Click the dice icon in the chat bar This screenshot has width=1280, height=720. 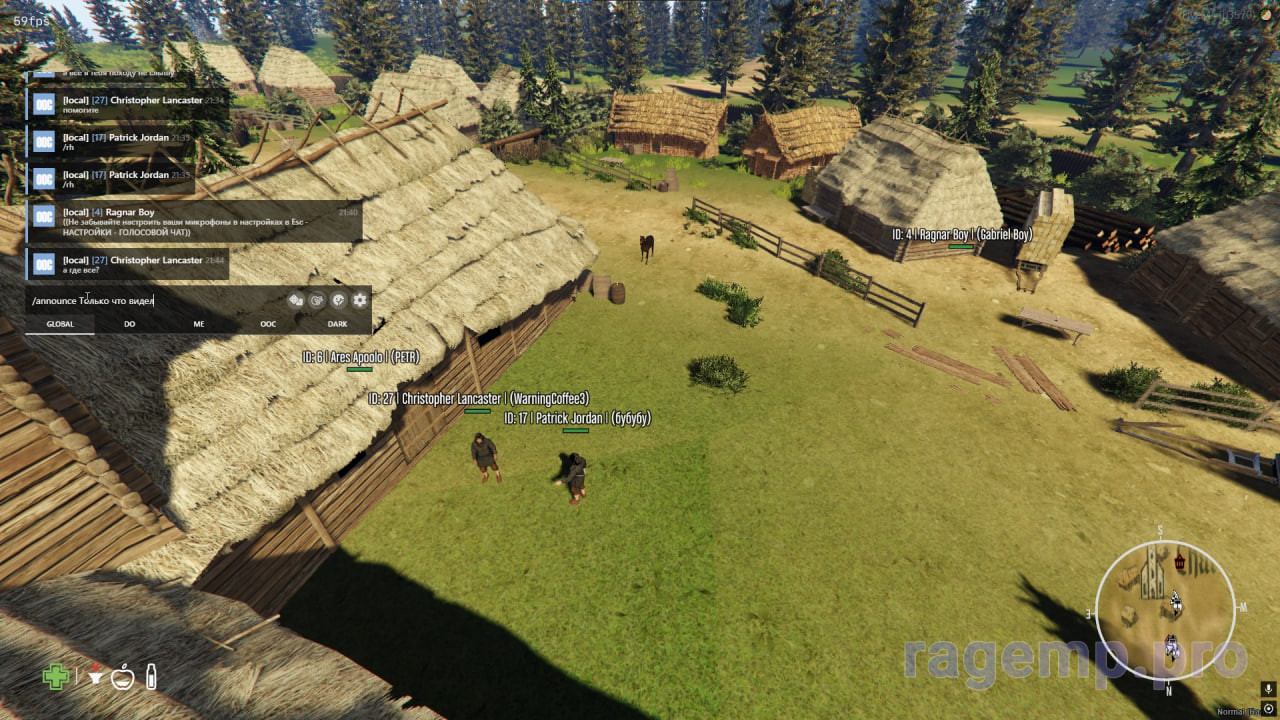click(x=296, y=300)
